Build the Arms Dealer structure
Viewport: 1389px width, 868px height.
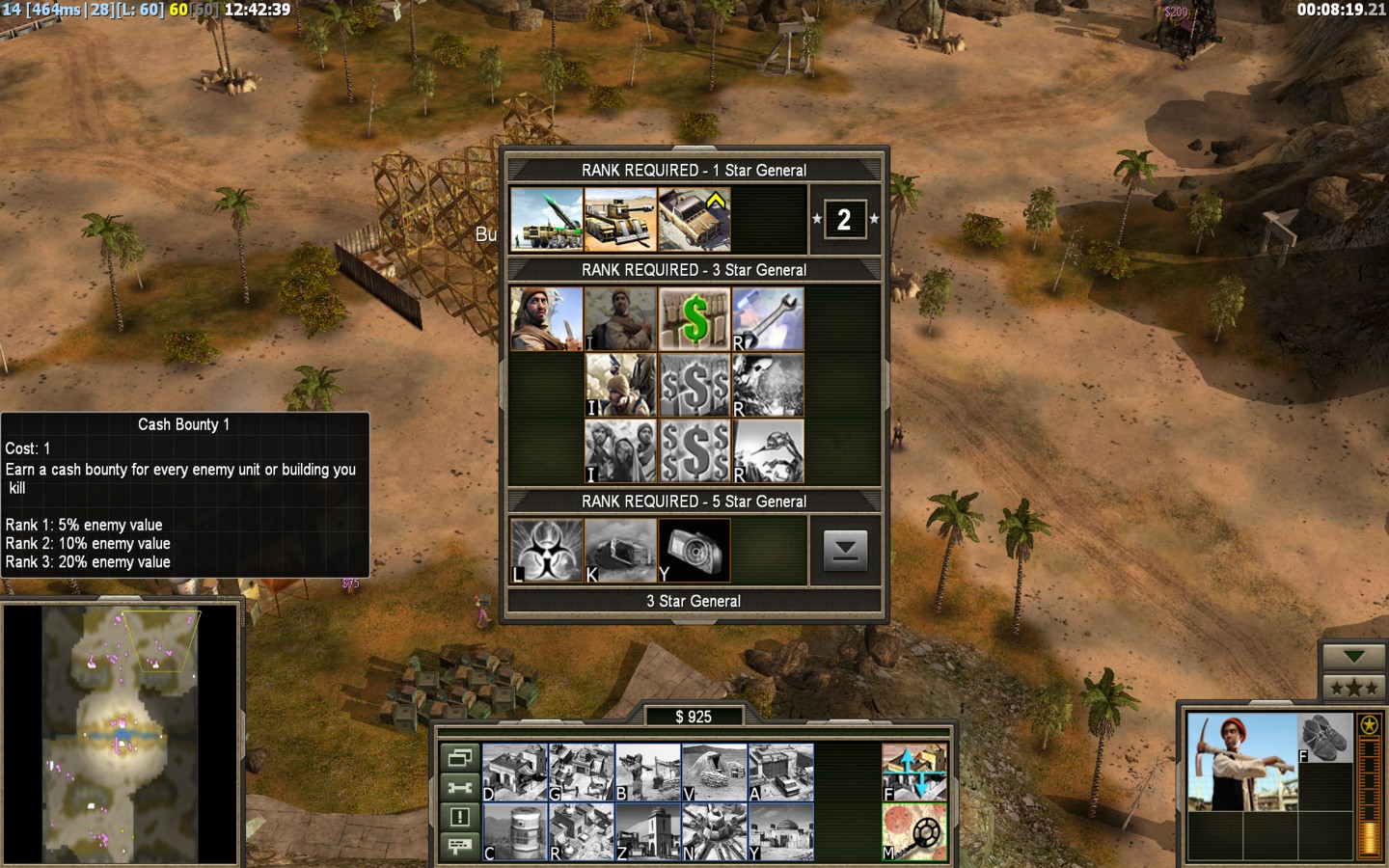(x=781, y=773)
